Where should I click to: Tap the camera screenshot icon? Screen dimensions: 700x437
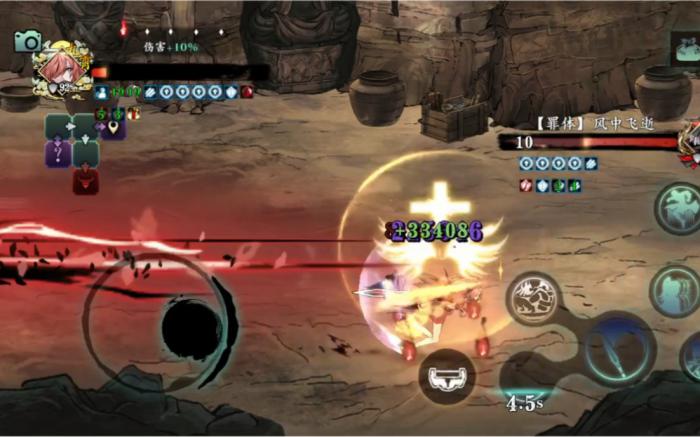[x=28, y=41]
